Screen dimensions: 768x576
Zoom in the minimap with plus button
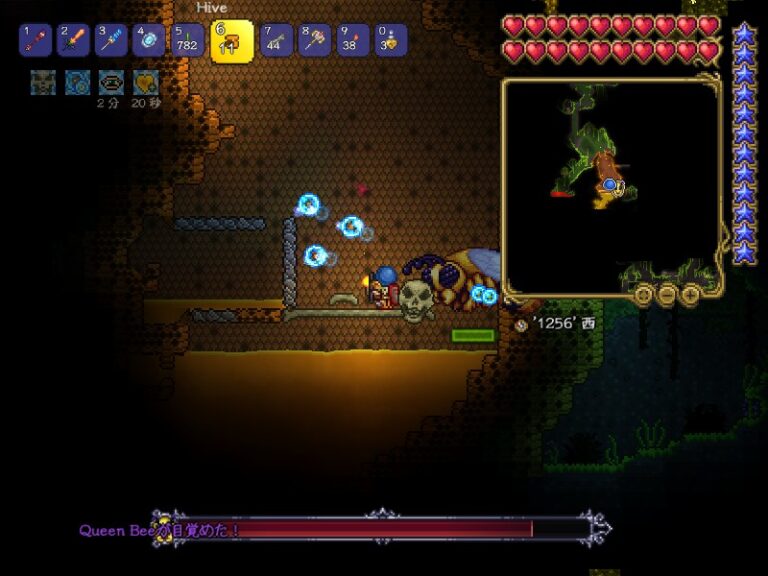click(x=690, y=294)
